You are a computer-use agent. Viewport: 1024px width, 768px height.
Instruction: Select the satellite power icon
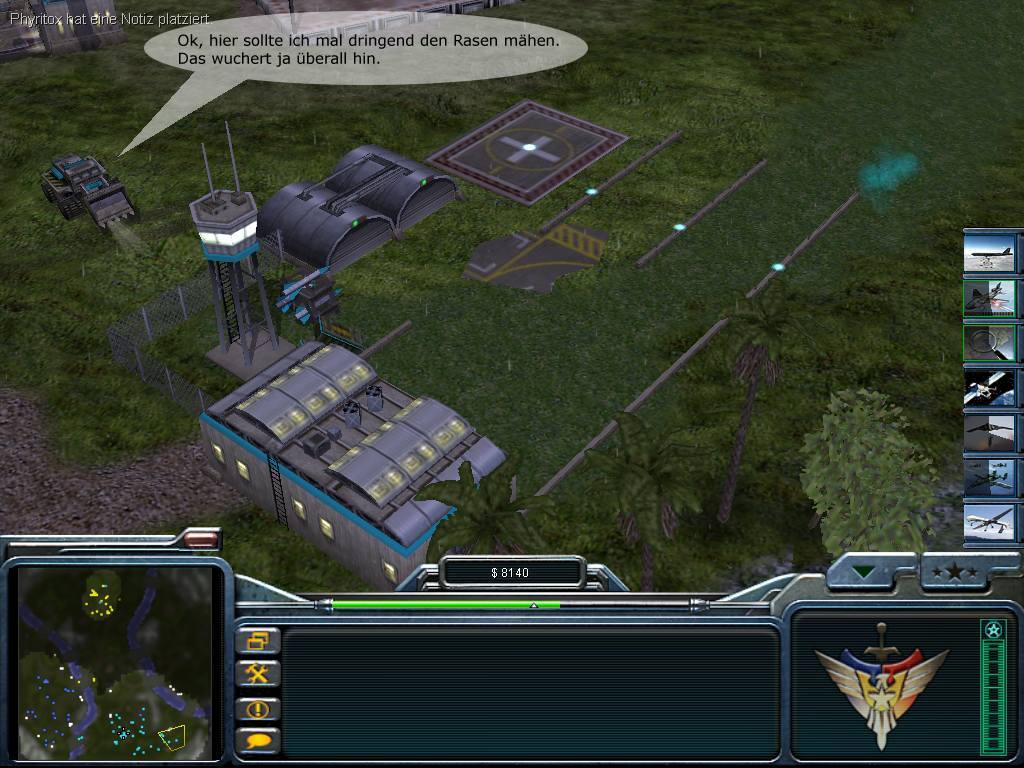tap(989, 388)
